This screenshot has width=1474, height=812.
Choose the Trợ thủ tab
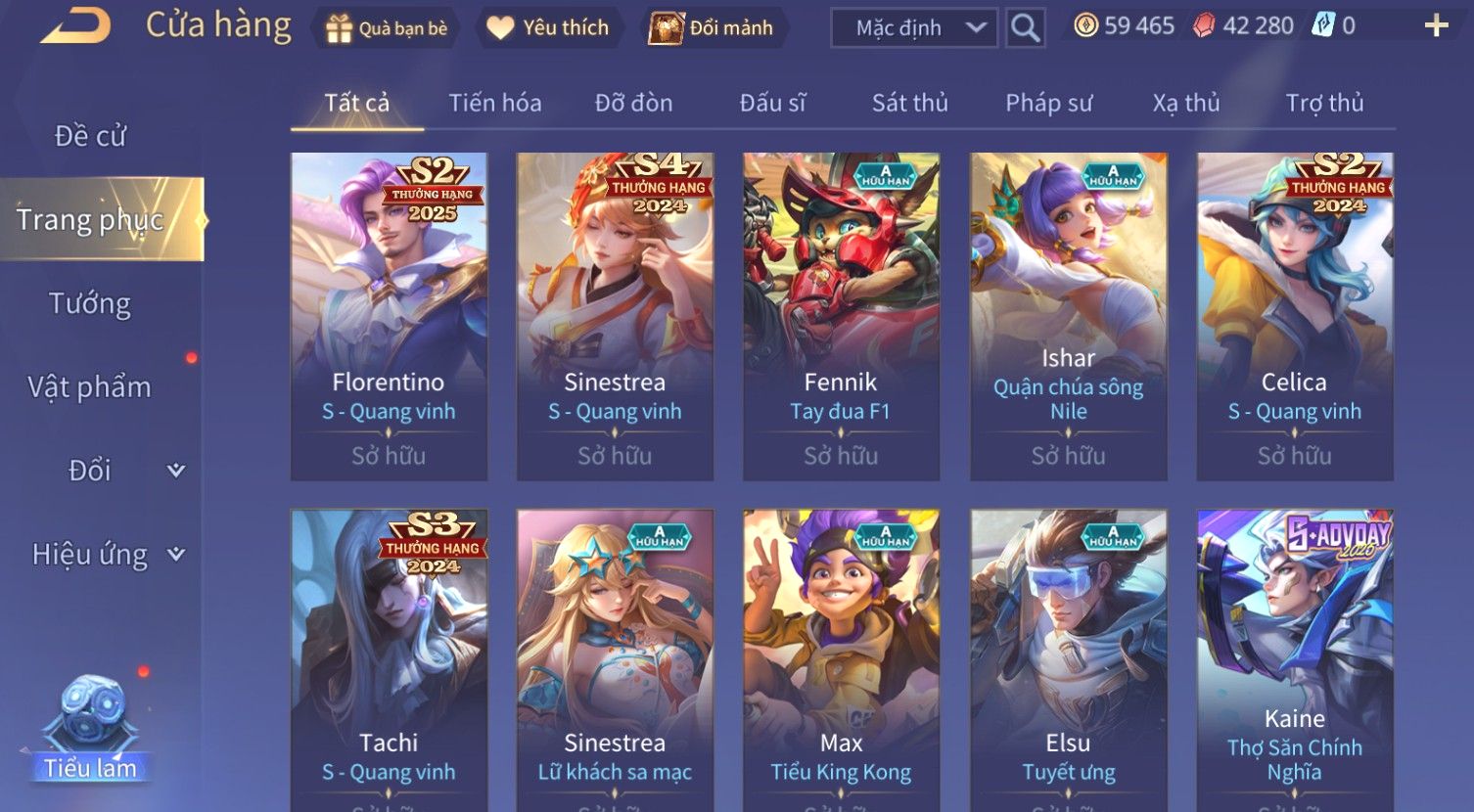(x=1324, y=103)
